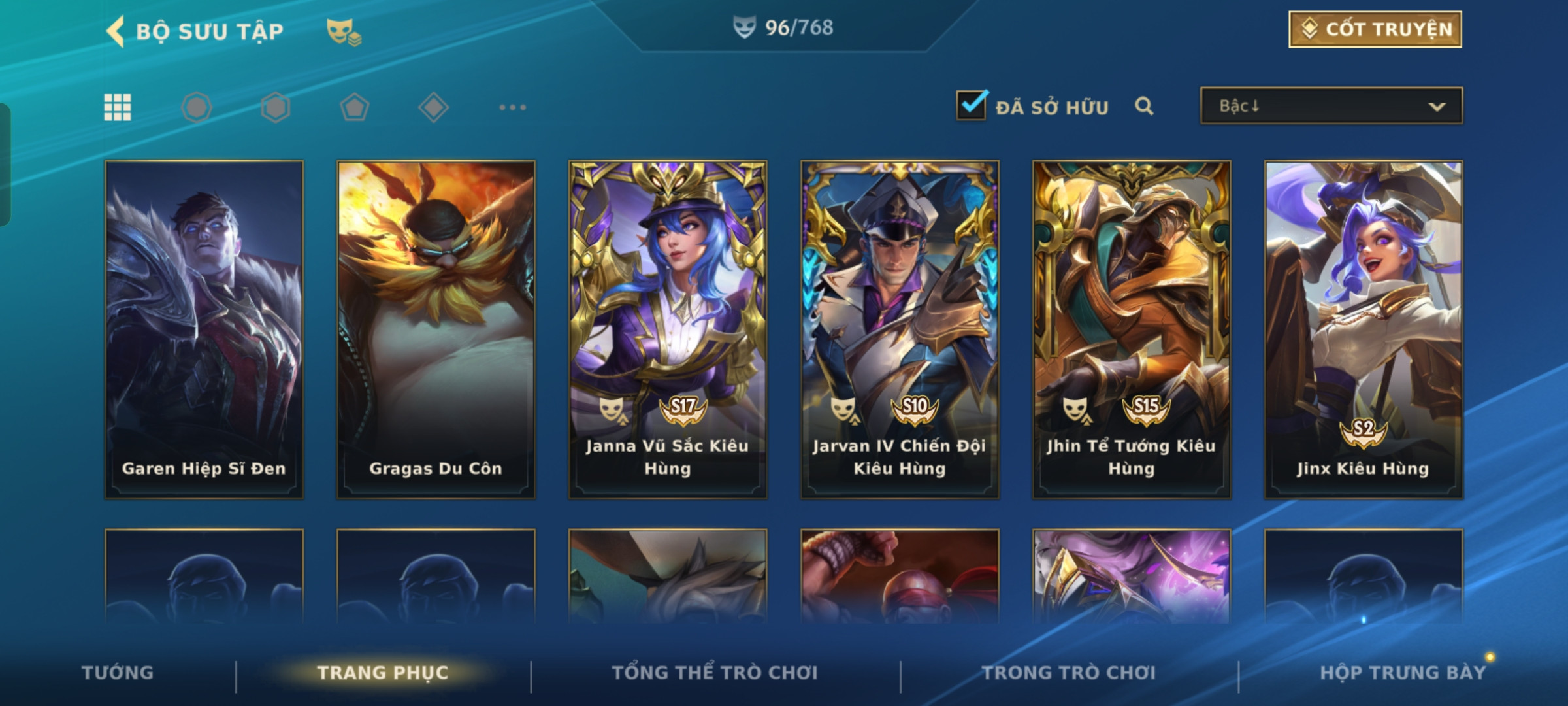The image size is (1568, 706).
Task: View Jhin Tể Tướng Kiêu Hùng skin
Action: coord(1132,329)
